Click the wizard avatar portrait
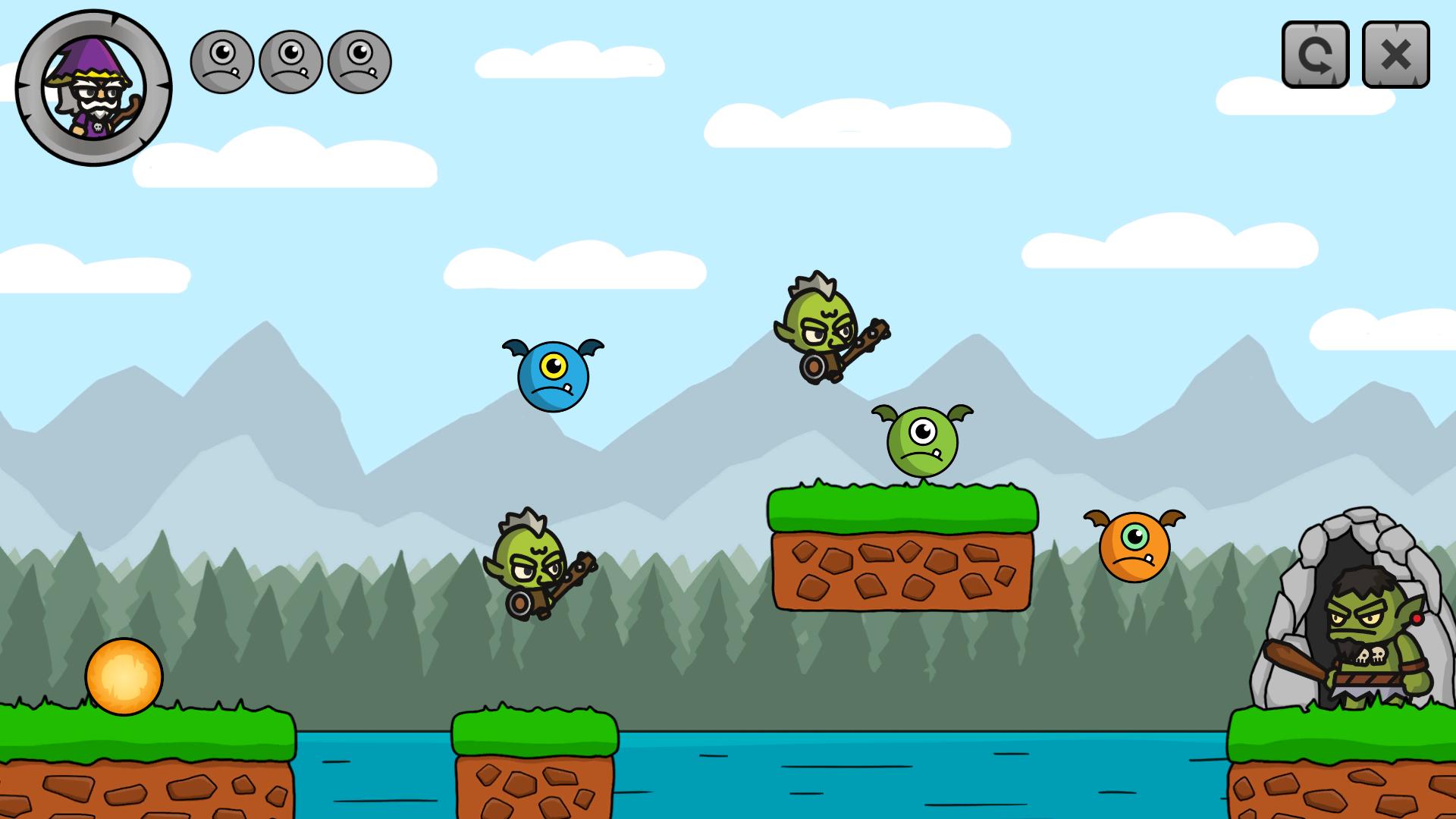Image resolution: width=1456 pixels, height=819 pixels. [95, 87]
